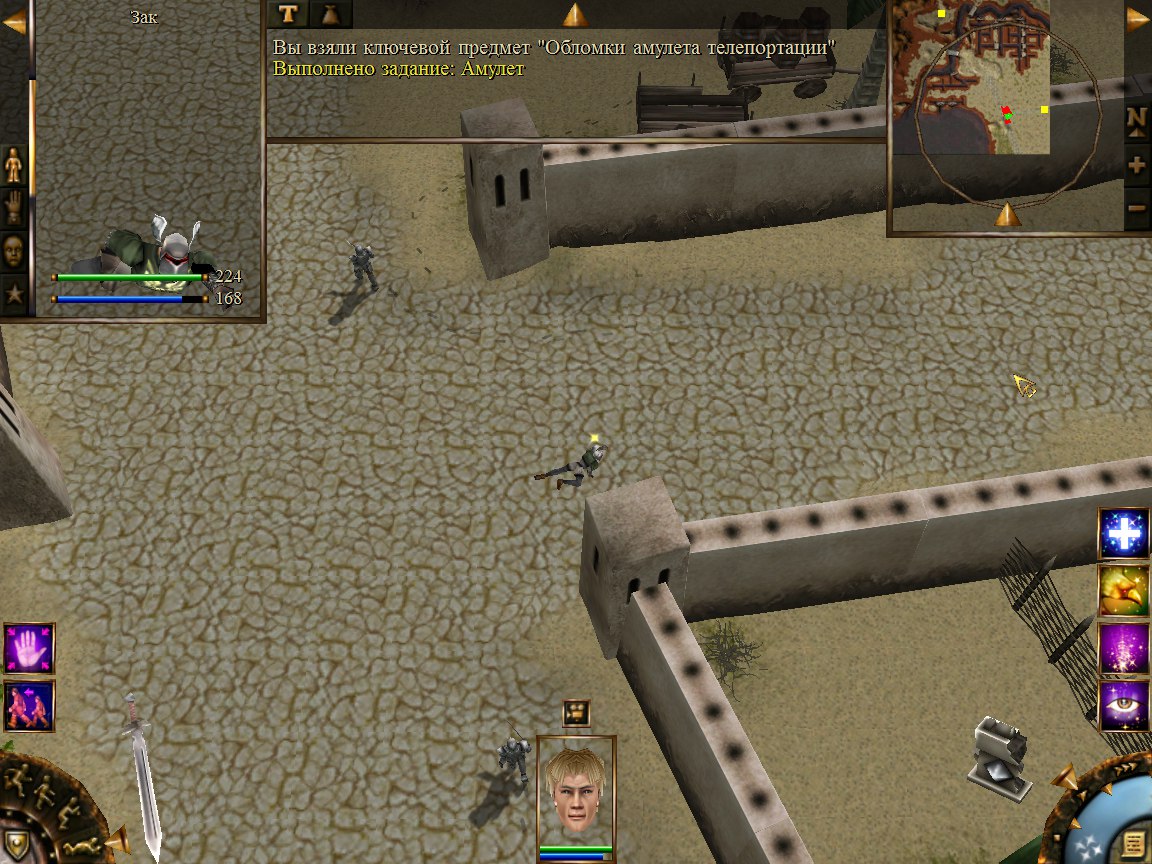The image size is (1152, 864).
Task: Toggle the two walking figures follow icon
Action: 29,705
